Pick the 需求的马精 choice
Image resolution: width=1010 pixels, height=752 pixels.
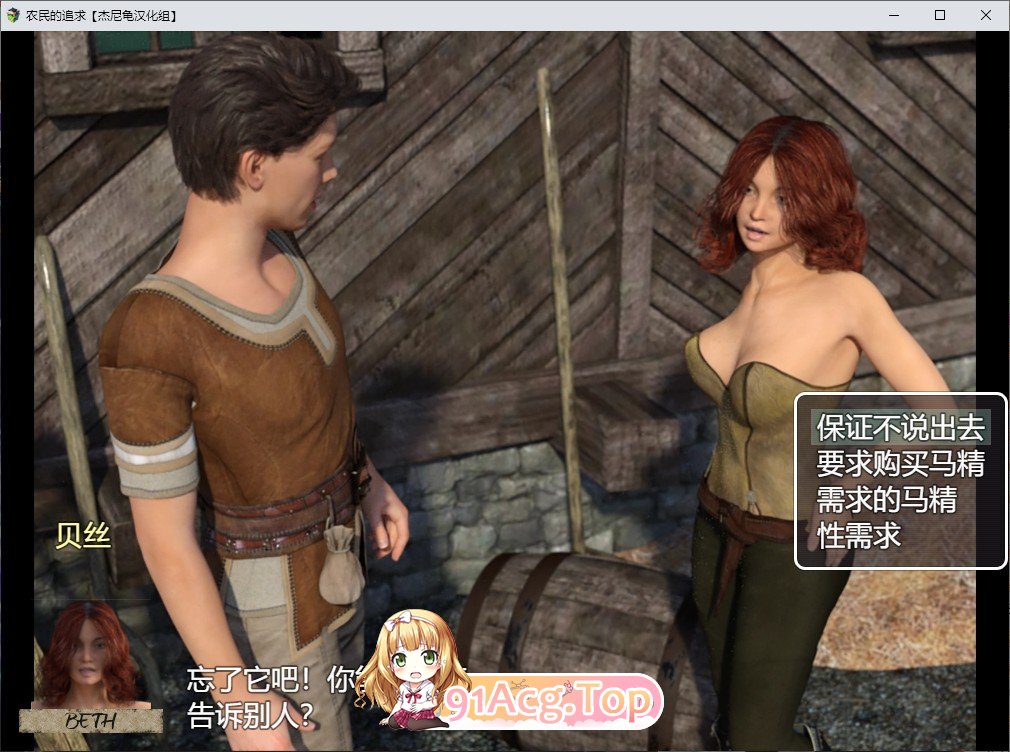pyautogui.click(x=886, y=499)
